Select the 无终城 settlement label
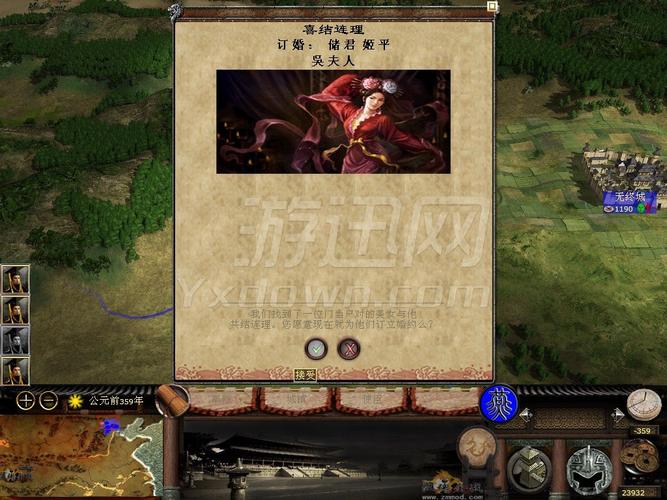Image resolution: width=667 pixels, height=500 pixels. (x=629, y=196)
